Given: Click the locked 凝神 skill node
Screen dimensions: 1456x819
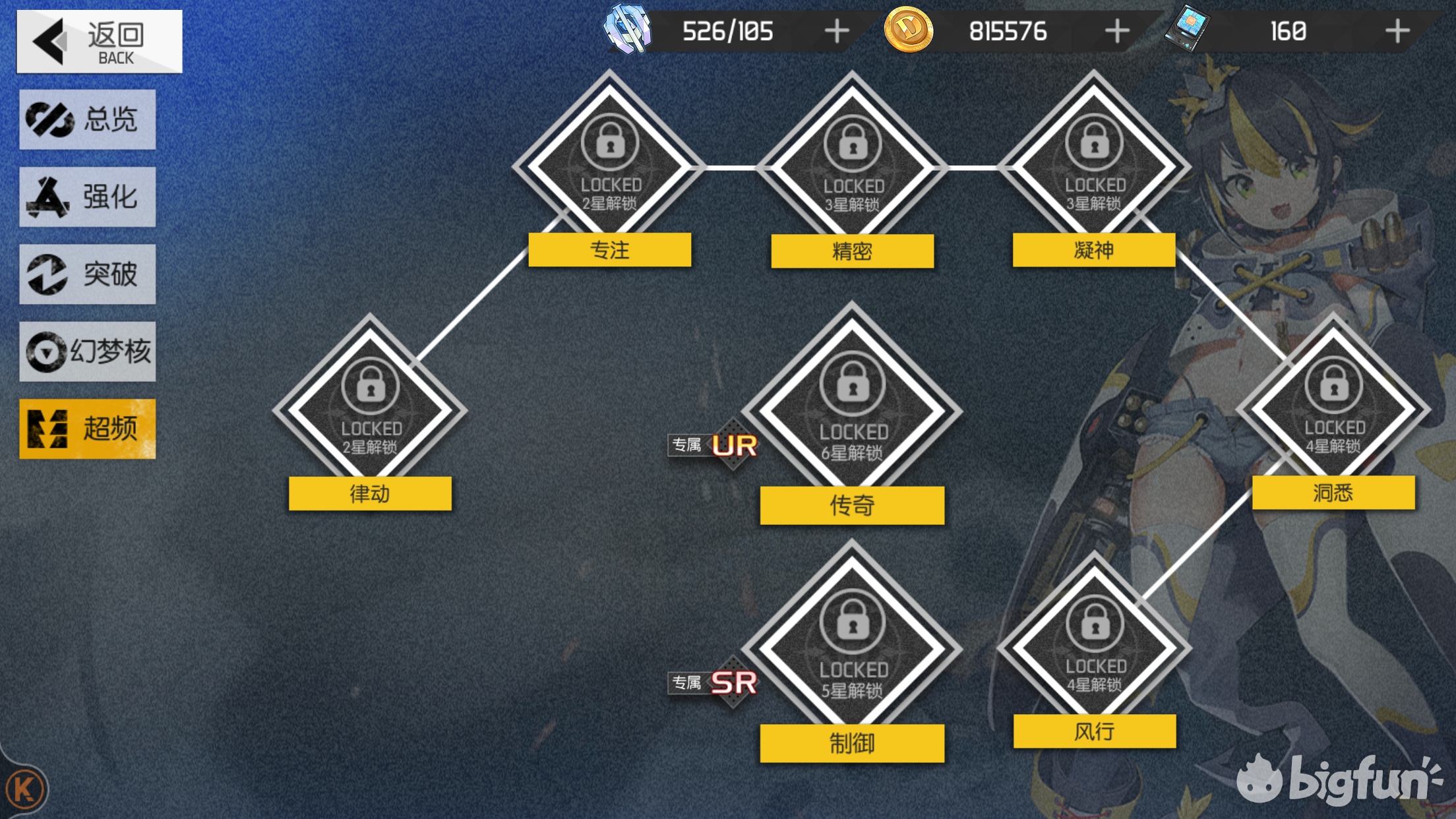Looking at the screenshot, I should pyautogui.click(x=1094, y=165).
